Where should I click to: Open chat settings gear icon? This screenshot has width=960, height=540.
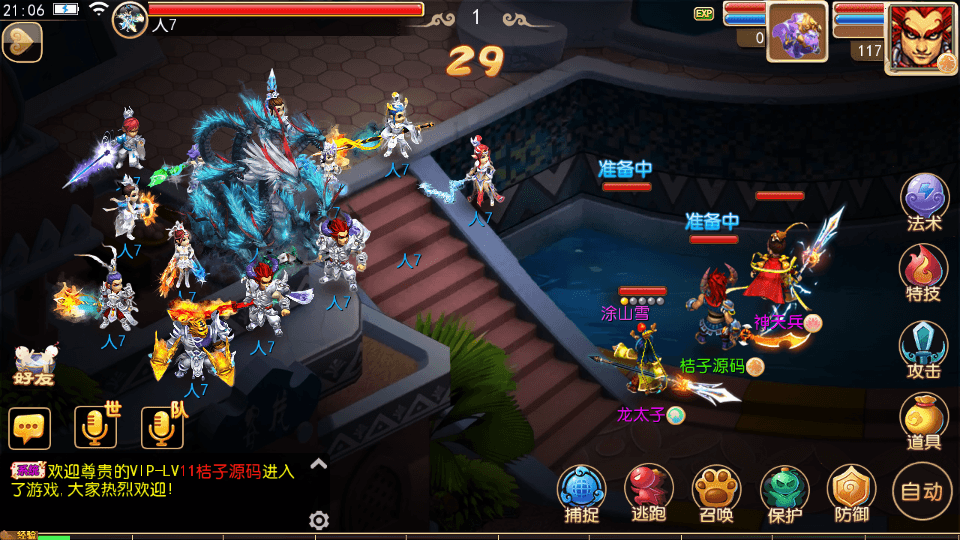(x=319, y=520)
